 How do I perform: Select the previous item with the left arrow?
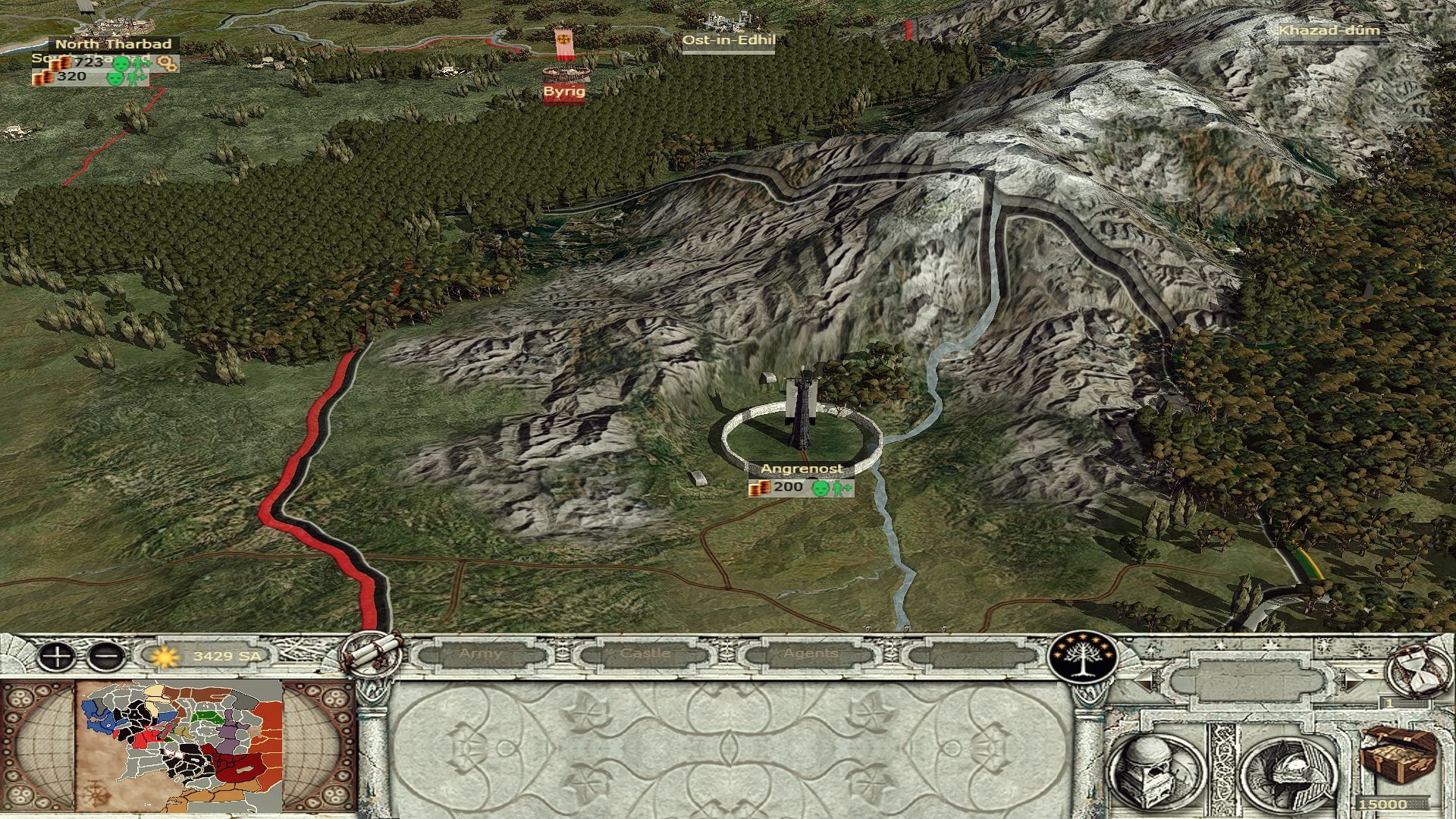pos(1146,681)
